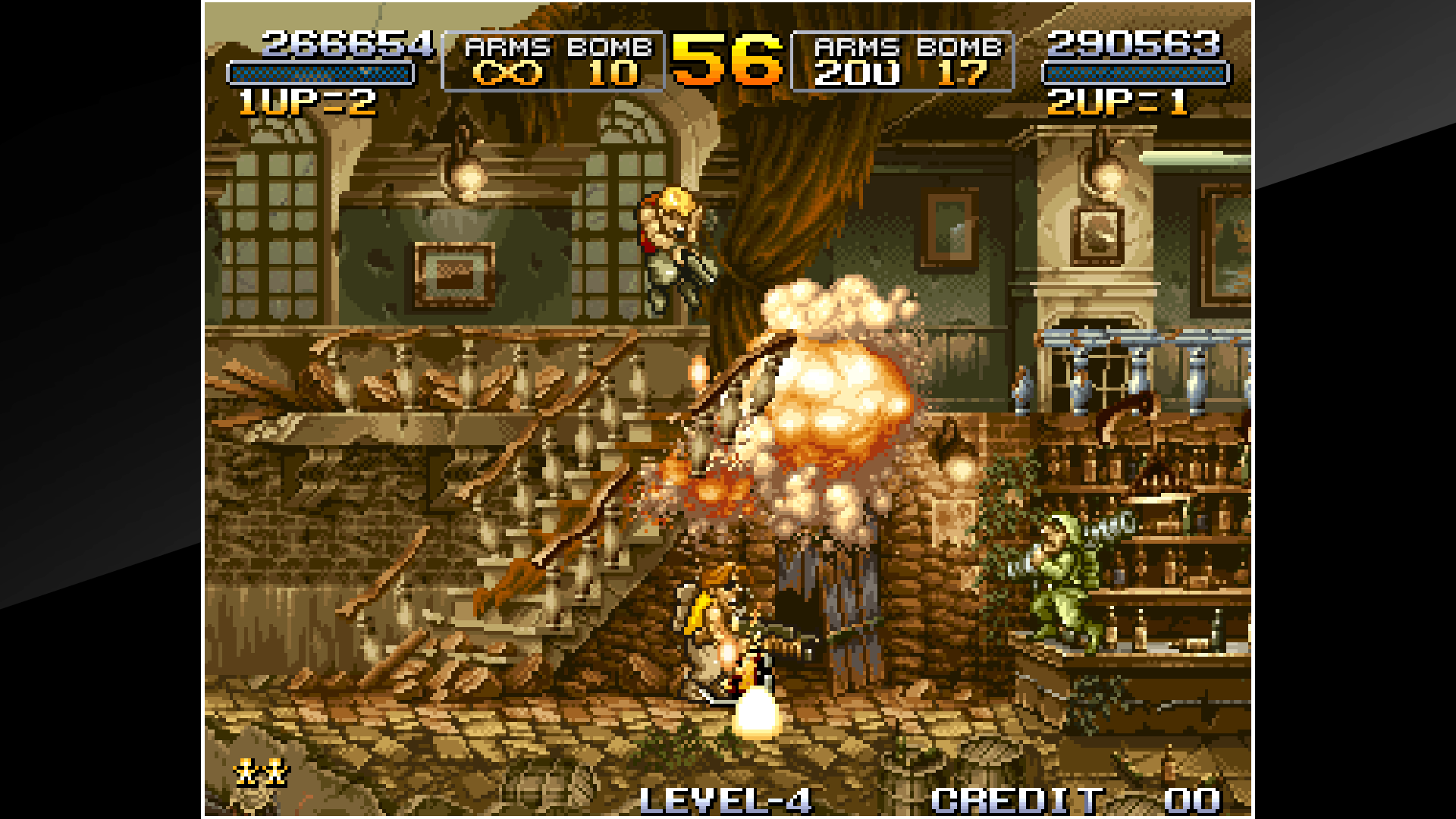
Task: Click the BOMB label in the right panel
Action: (x=959, y=47)
